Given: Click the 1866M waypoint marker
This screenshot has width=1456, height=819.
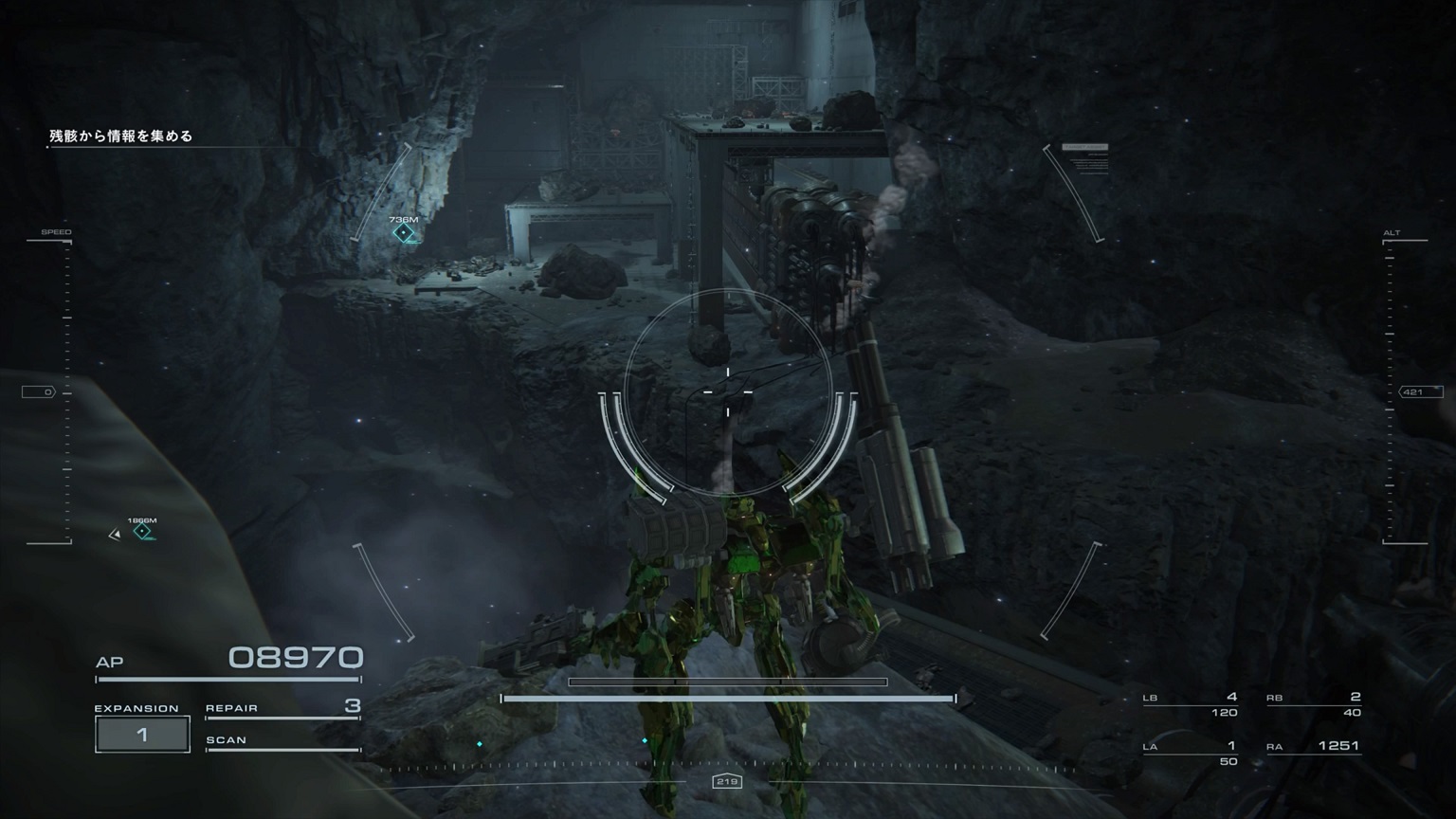Looking at the screenshot, I should pos(142,532).
